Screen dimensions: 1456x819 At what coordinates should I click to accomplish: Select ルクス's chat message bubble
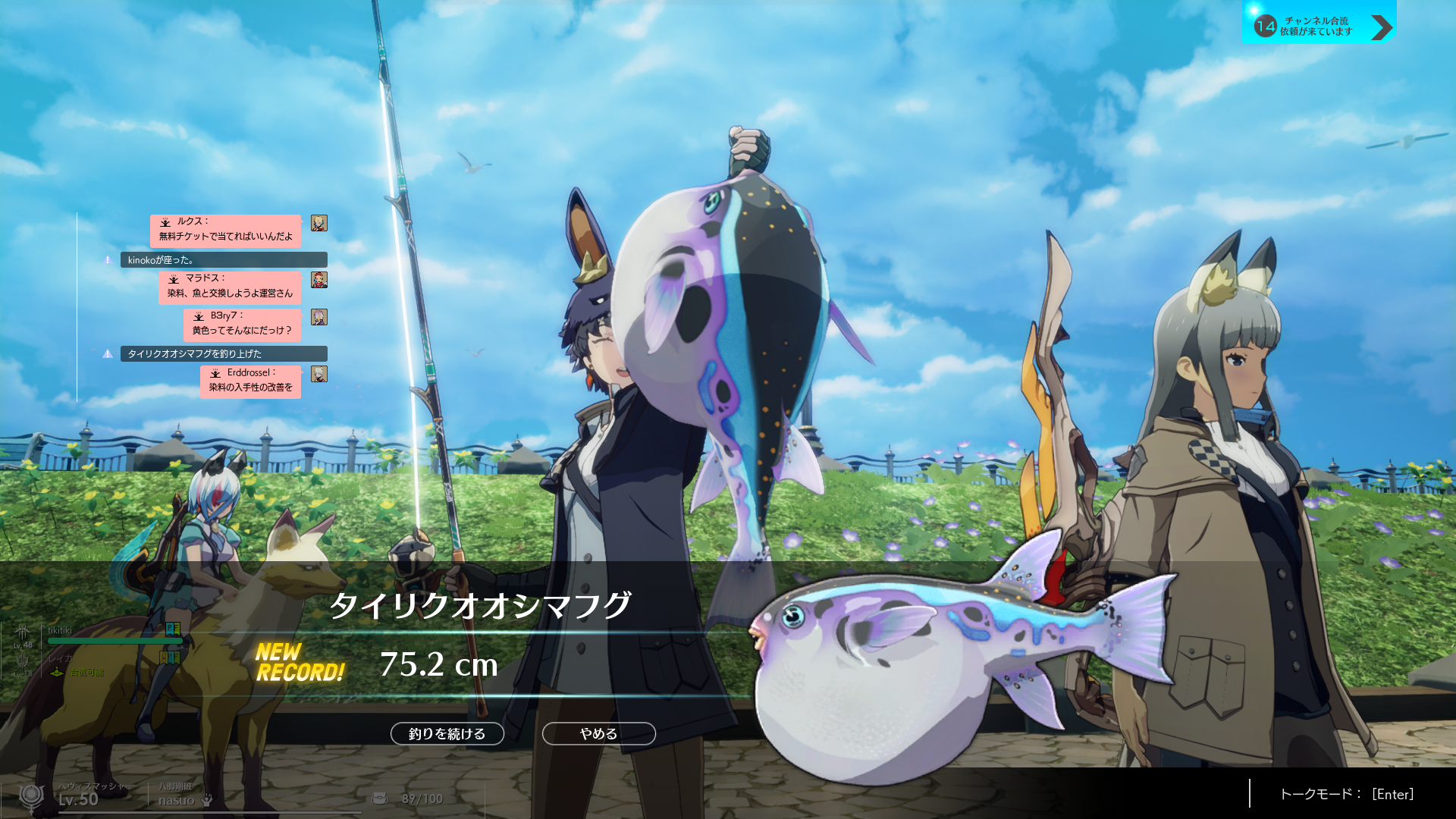225,230
